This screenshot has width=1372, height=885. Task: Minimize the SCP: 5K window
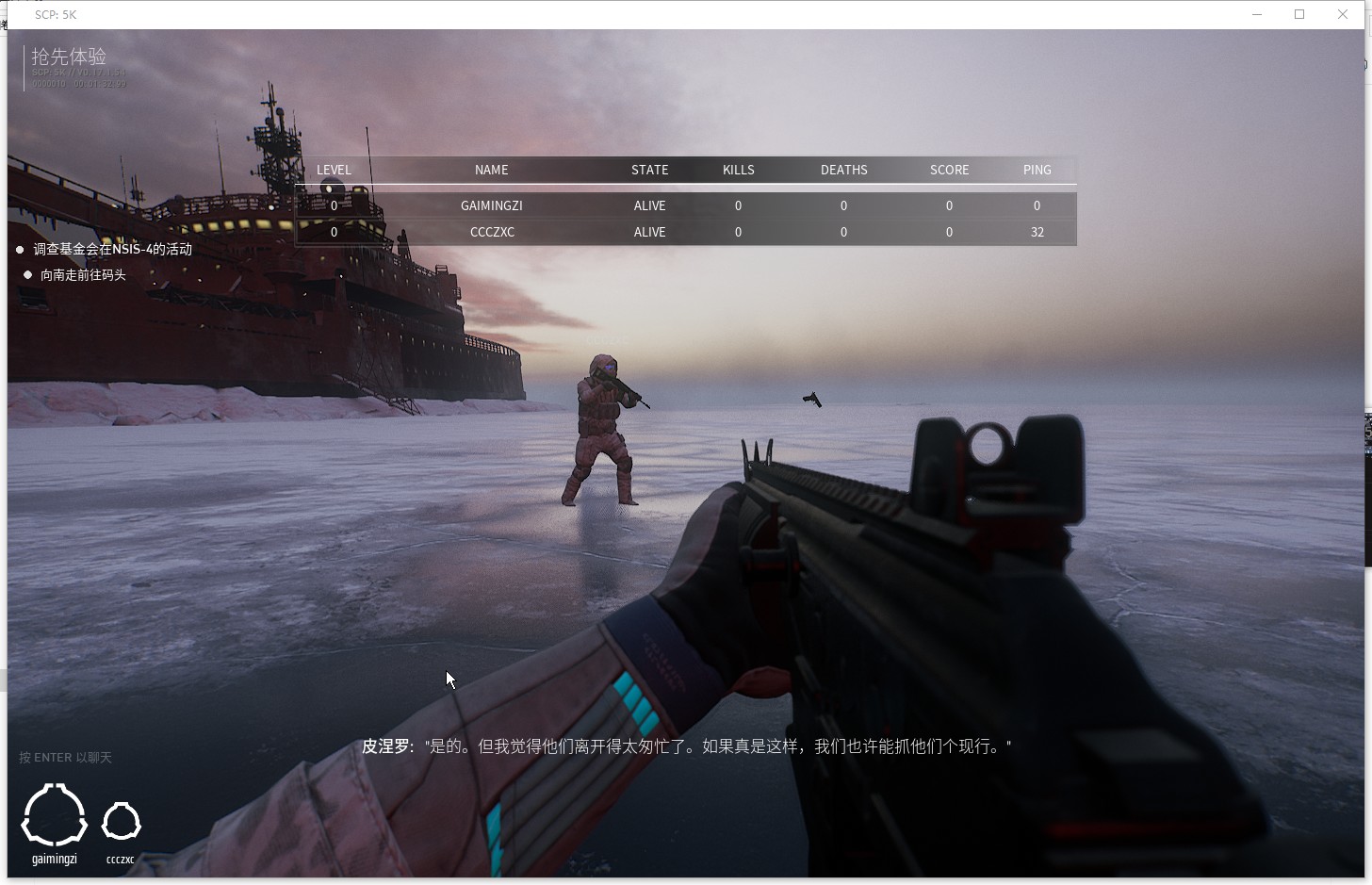[1257, 14]
